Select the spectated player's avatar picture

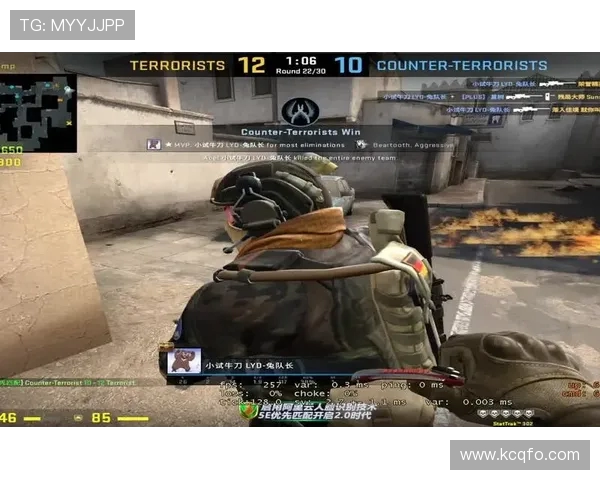click(185, 360)
